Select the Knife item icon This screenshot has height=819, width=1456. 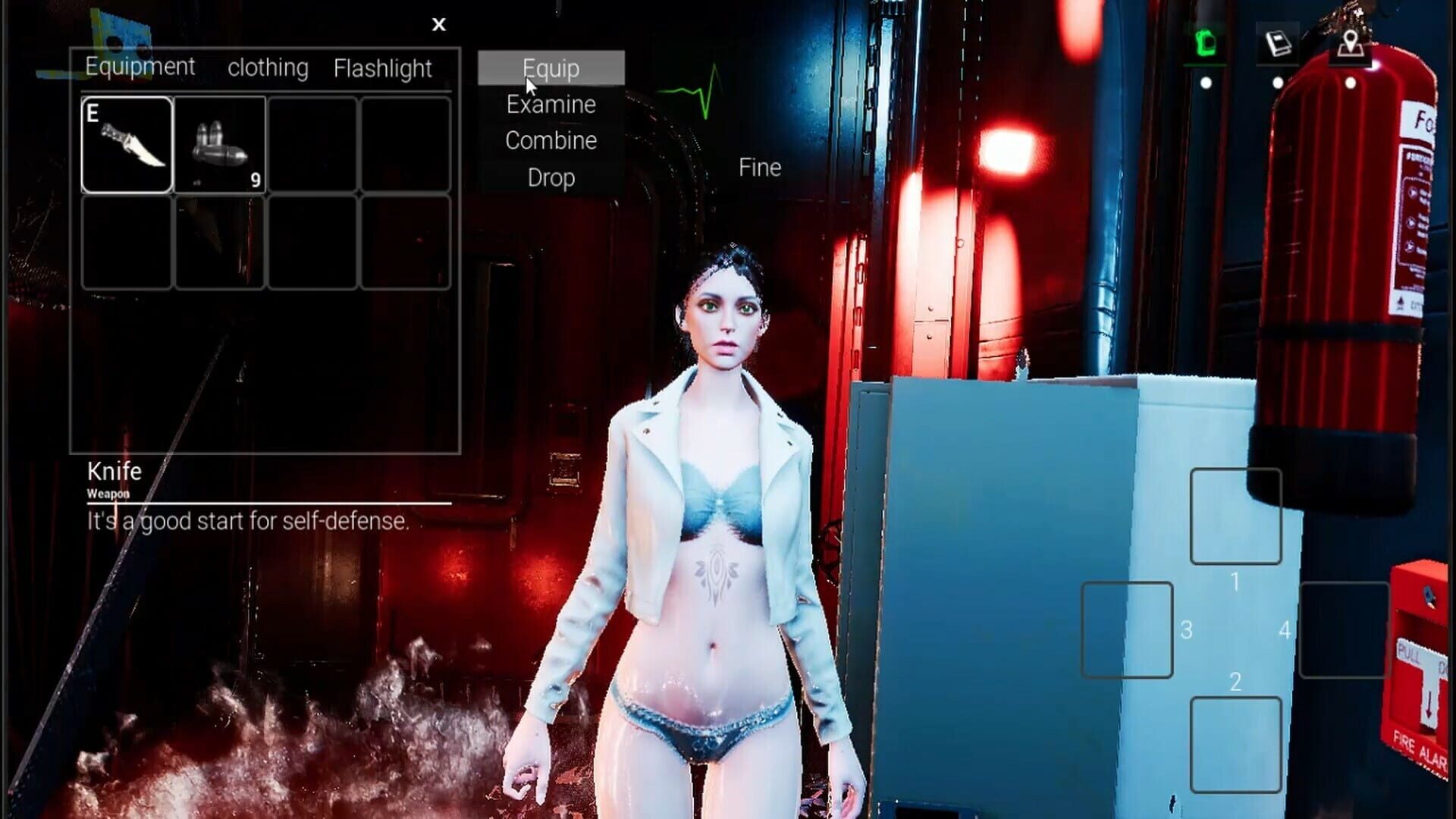pyautogui.click(x=126, y=143)
